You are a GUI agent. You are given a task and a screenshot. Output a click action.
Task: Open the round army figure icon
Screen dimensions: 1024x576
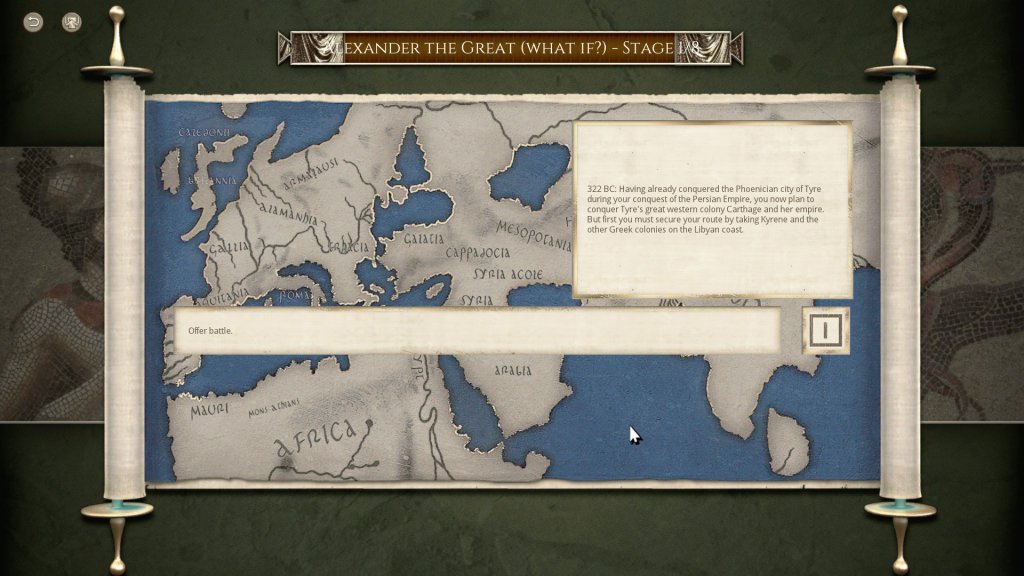coord(72,22)
